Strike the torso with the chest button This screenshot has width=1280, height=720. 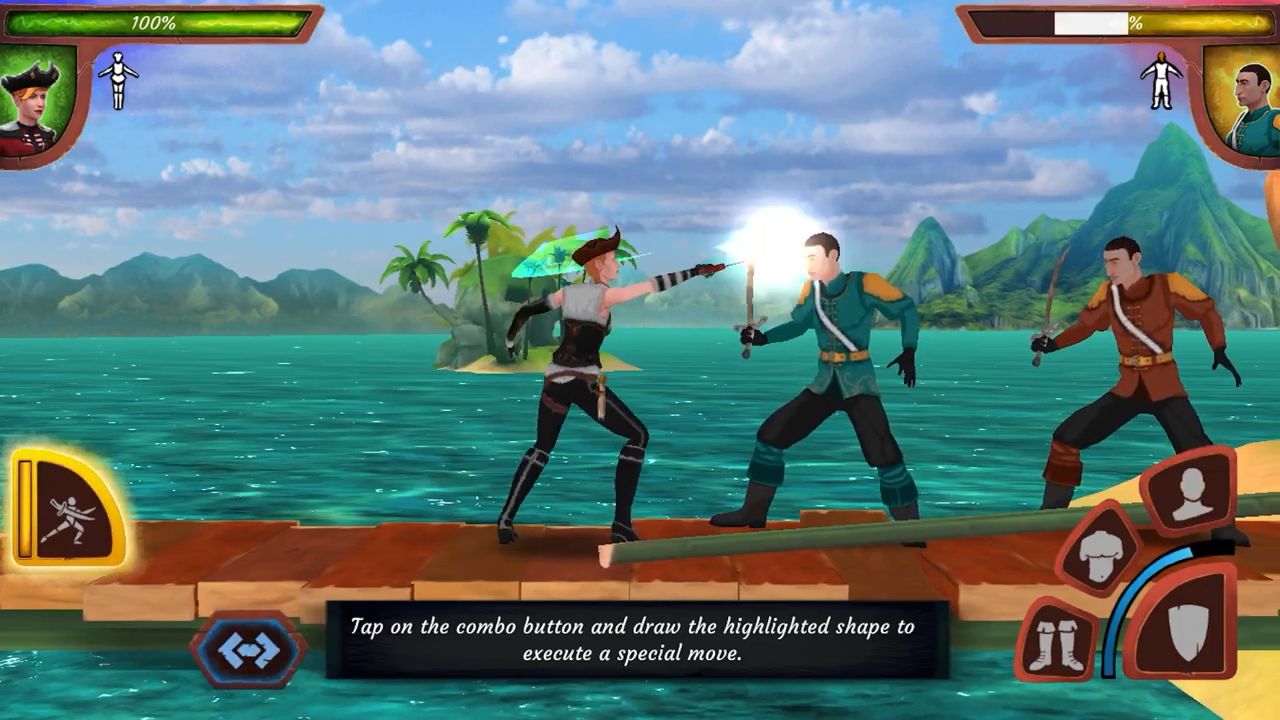coord(1100,551)
